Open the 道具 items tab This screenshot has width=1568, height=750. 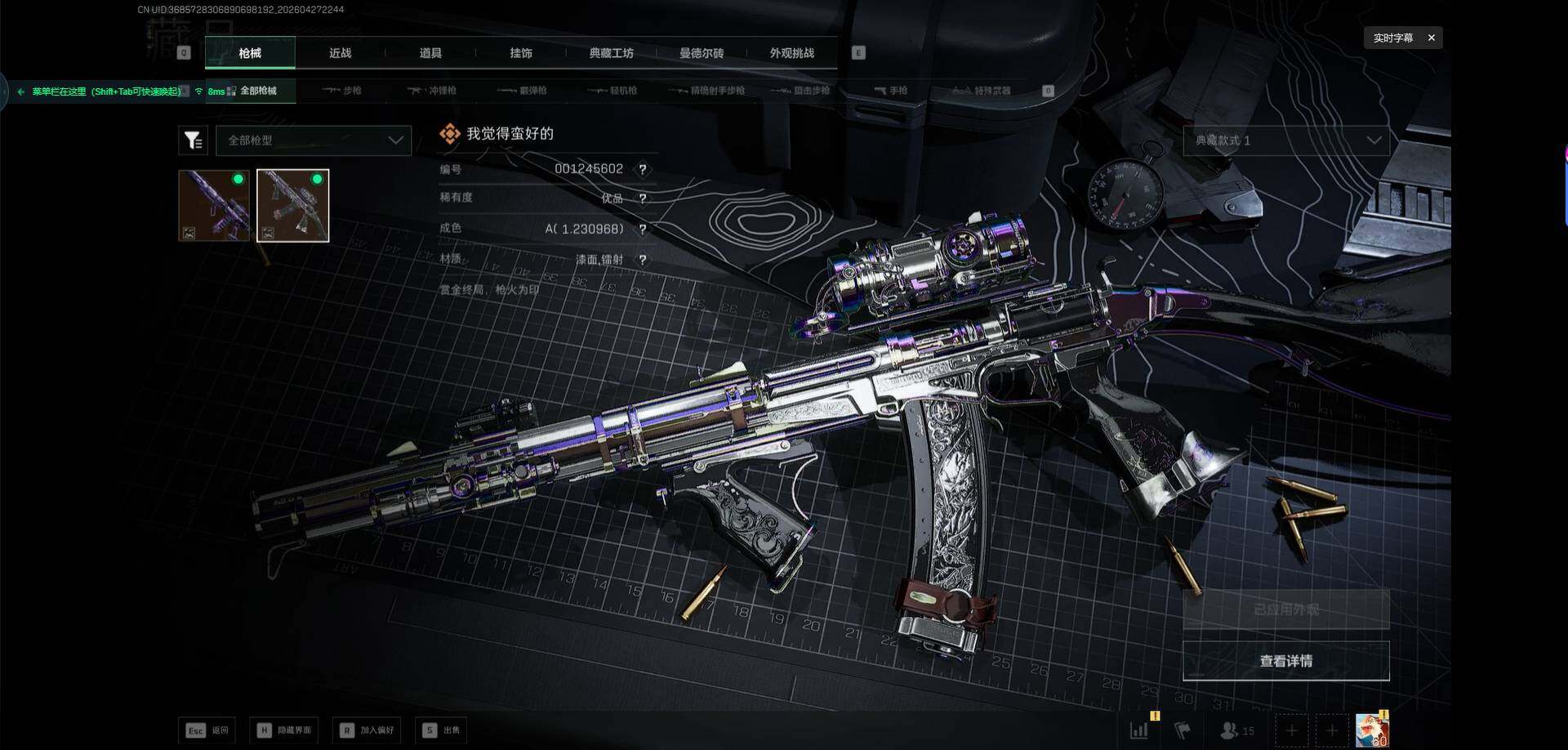(x=430, y=53)
